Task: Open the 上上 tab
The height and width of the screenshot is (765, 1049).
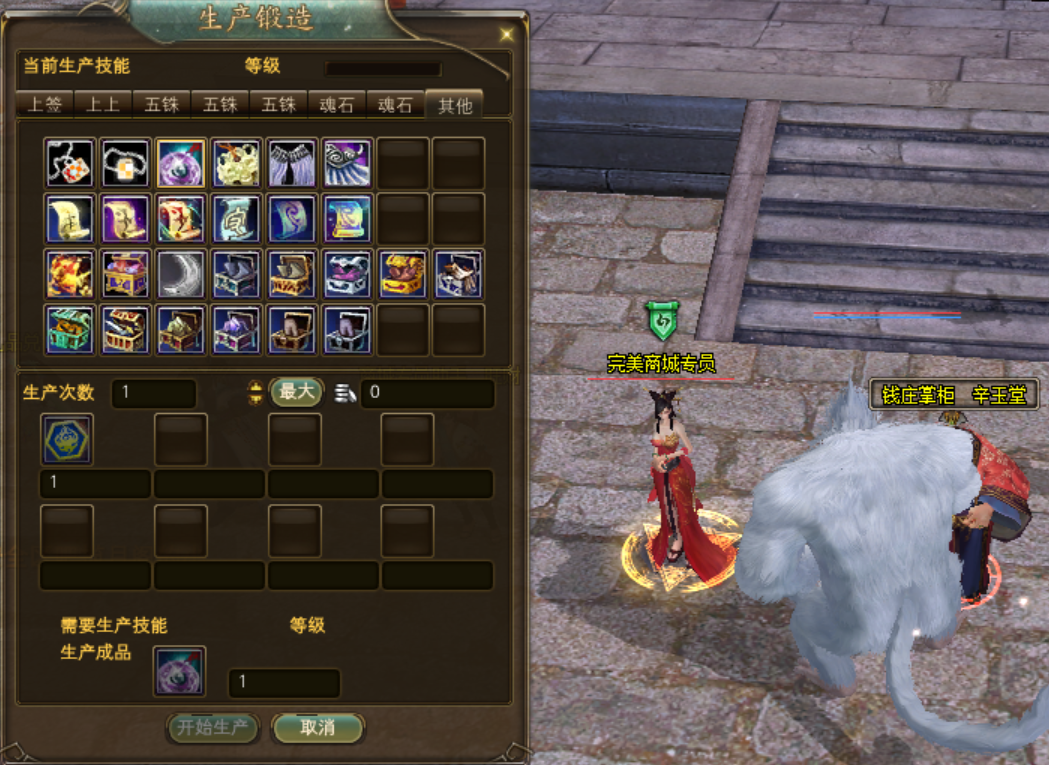Action: coord(104,105)
